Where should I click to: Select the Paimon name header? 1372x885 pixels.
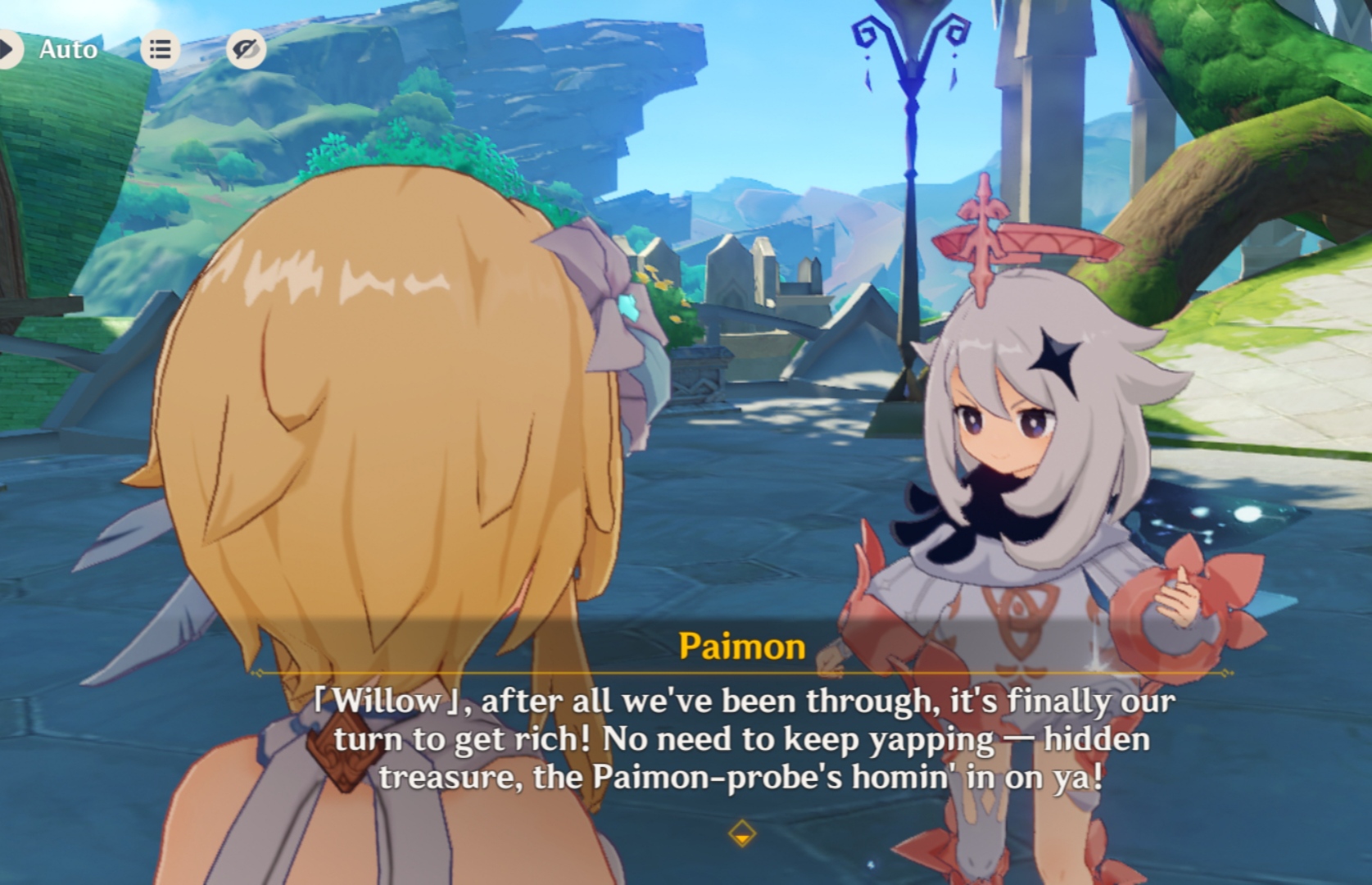click(740, 647)
